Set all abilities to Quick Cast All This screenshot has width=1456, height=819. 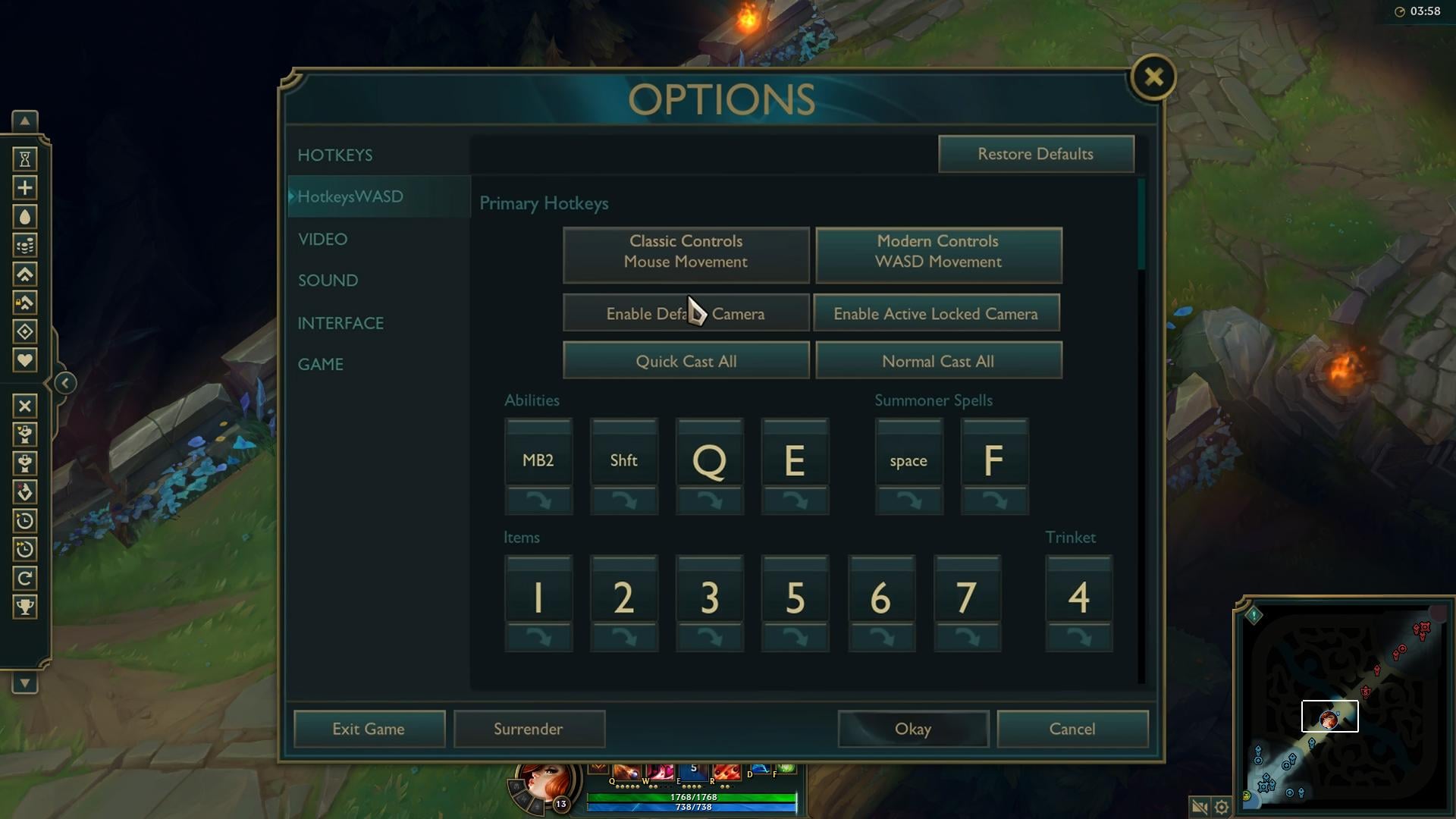(686, 360)
